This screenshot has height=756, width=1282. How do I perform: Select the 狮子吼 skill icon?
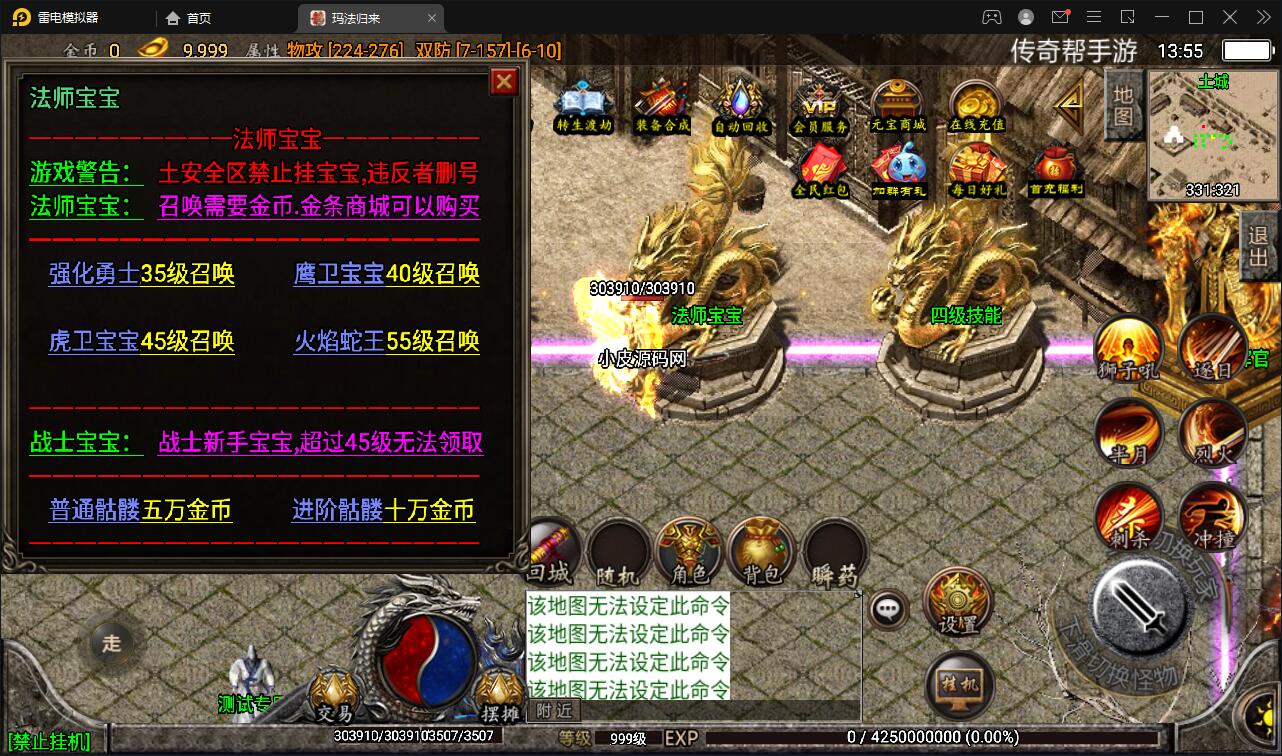click(1128, 350)
